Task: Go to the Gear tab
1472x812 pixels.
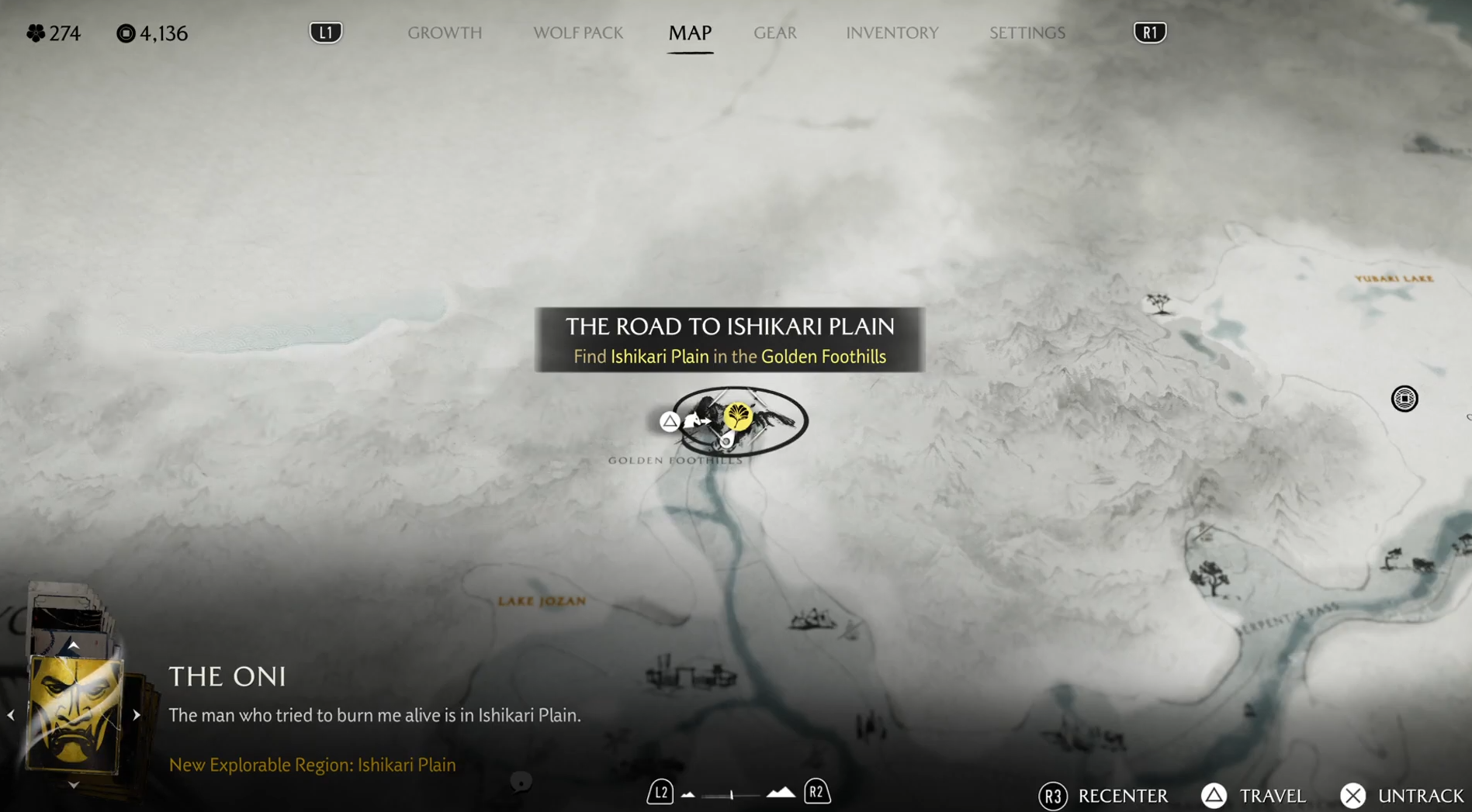Action: click(x=774, y=33)
